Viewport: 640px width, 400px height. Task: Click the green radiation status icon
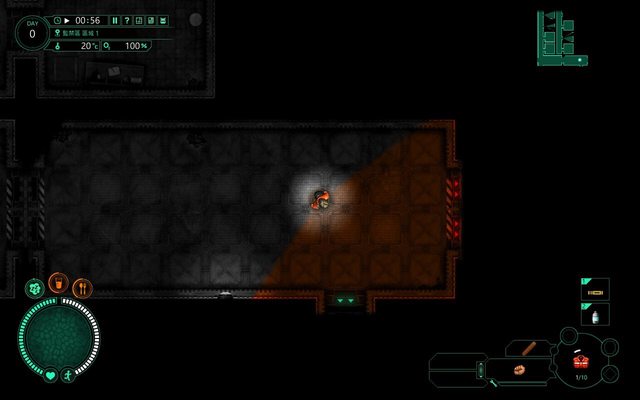[x=34, y=288]
